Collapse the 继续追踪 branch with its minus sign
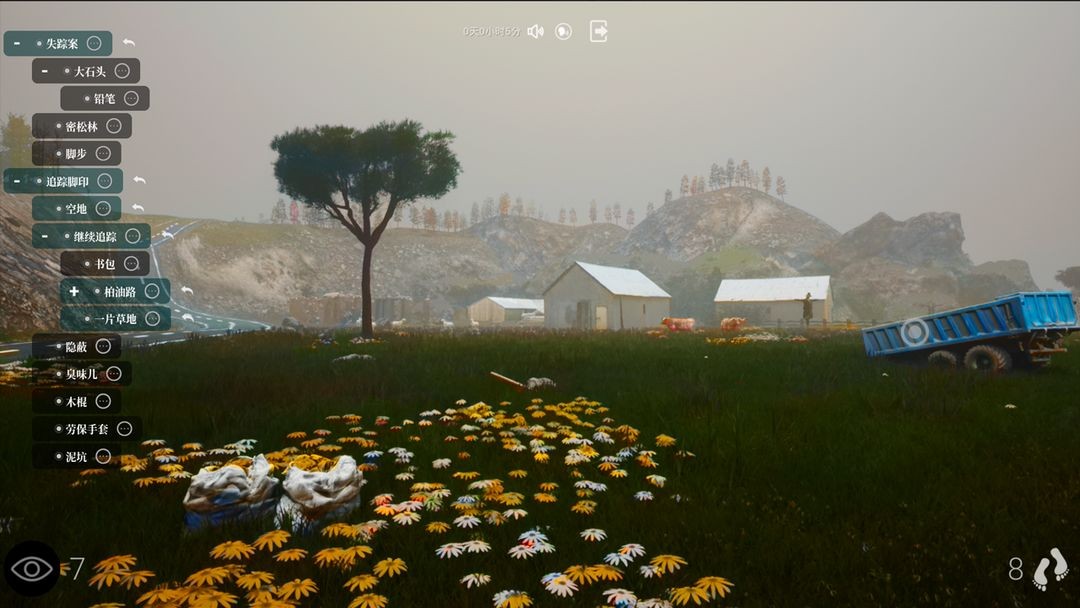 click(45, 236)
